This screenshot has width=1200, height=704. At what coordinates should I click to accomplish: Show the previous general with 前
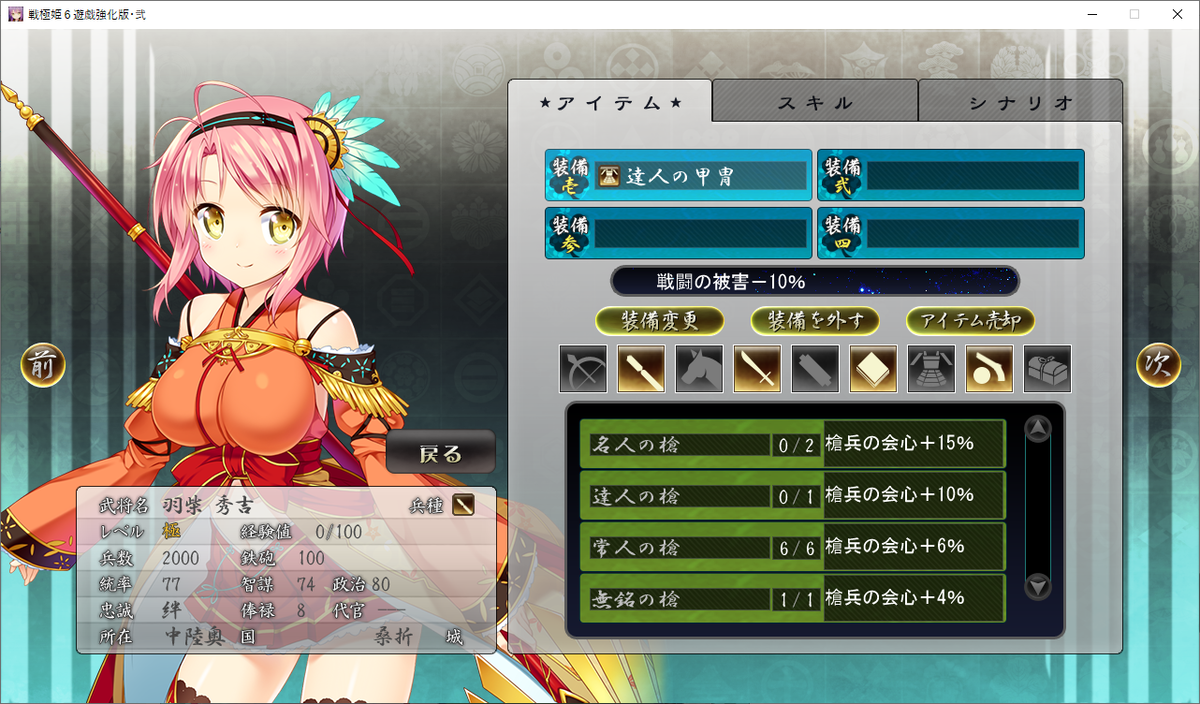[x=43, y=366]
